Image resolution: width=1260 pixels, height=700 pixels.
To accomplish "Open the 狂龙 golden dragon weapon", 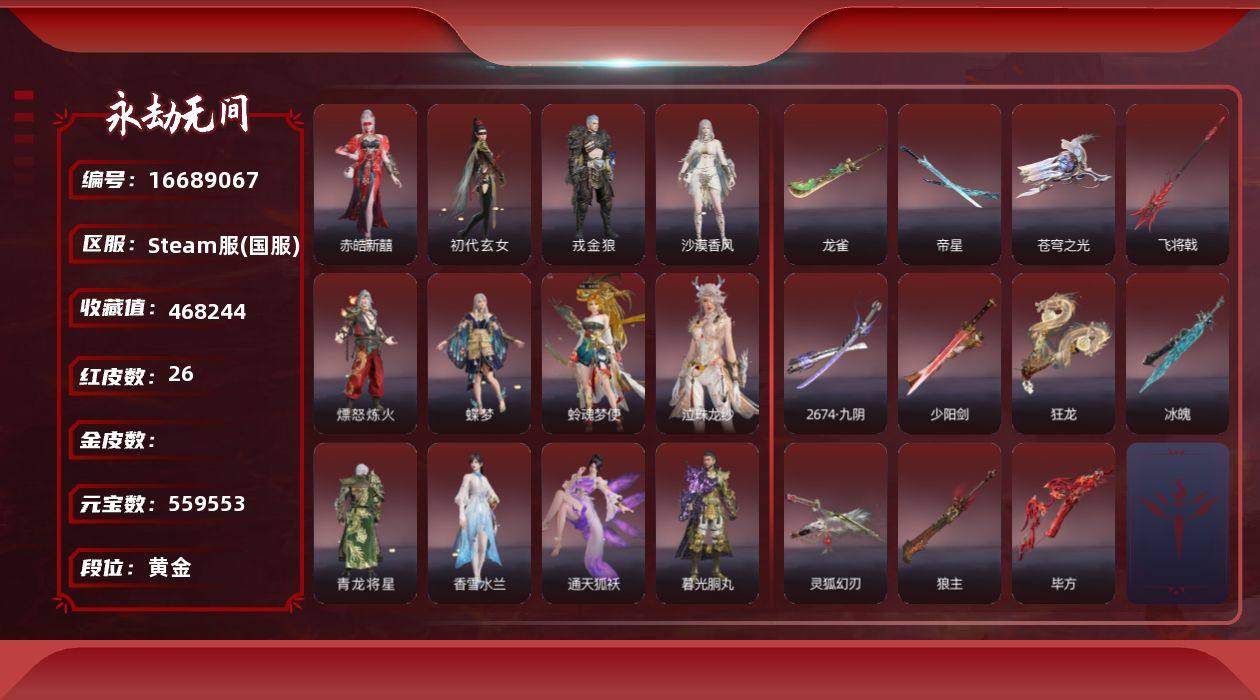I will click(1063, 353).
